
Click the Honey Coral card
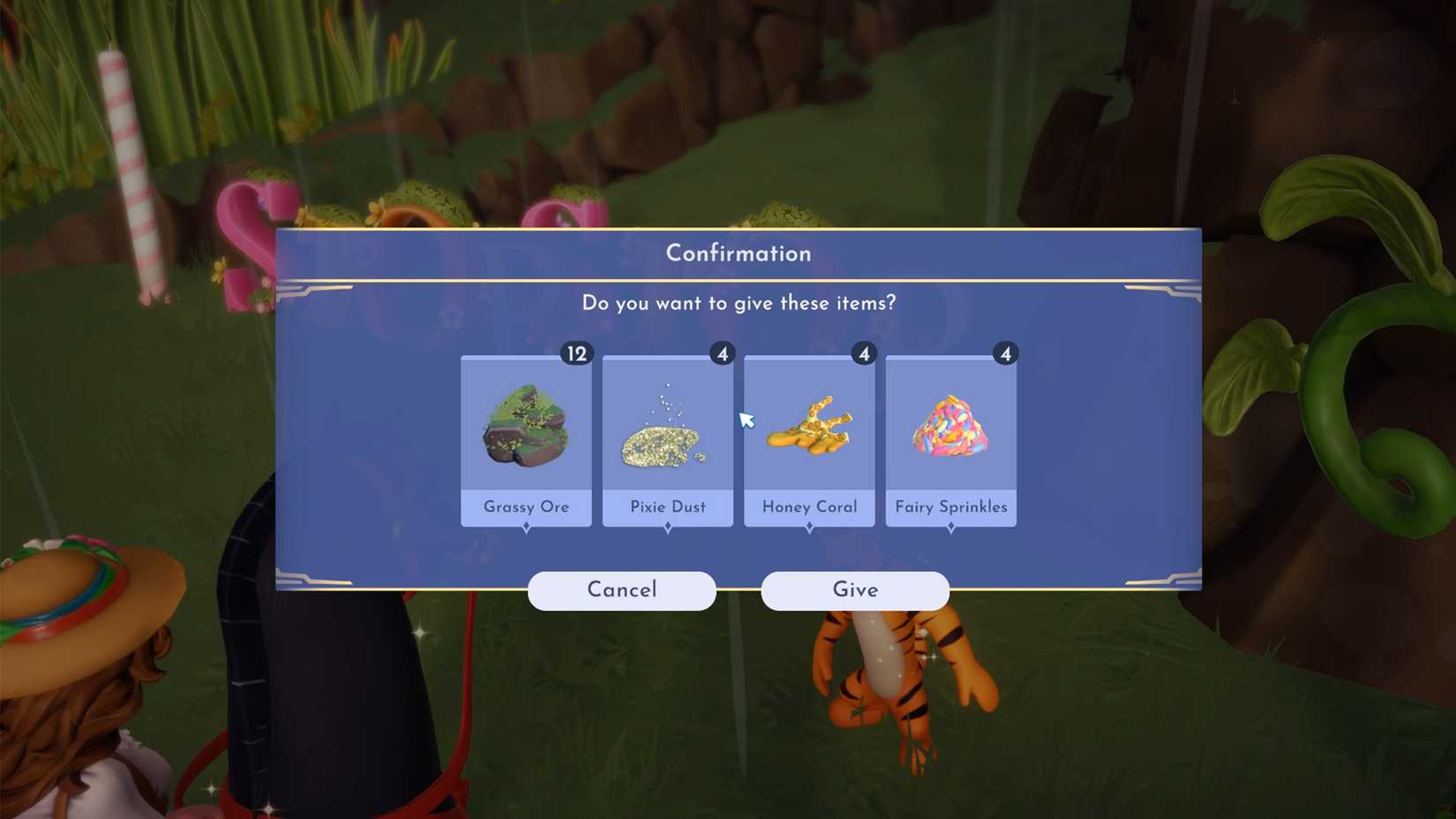coord(809,440)
